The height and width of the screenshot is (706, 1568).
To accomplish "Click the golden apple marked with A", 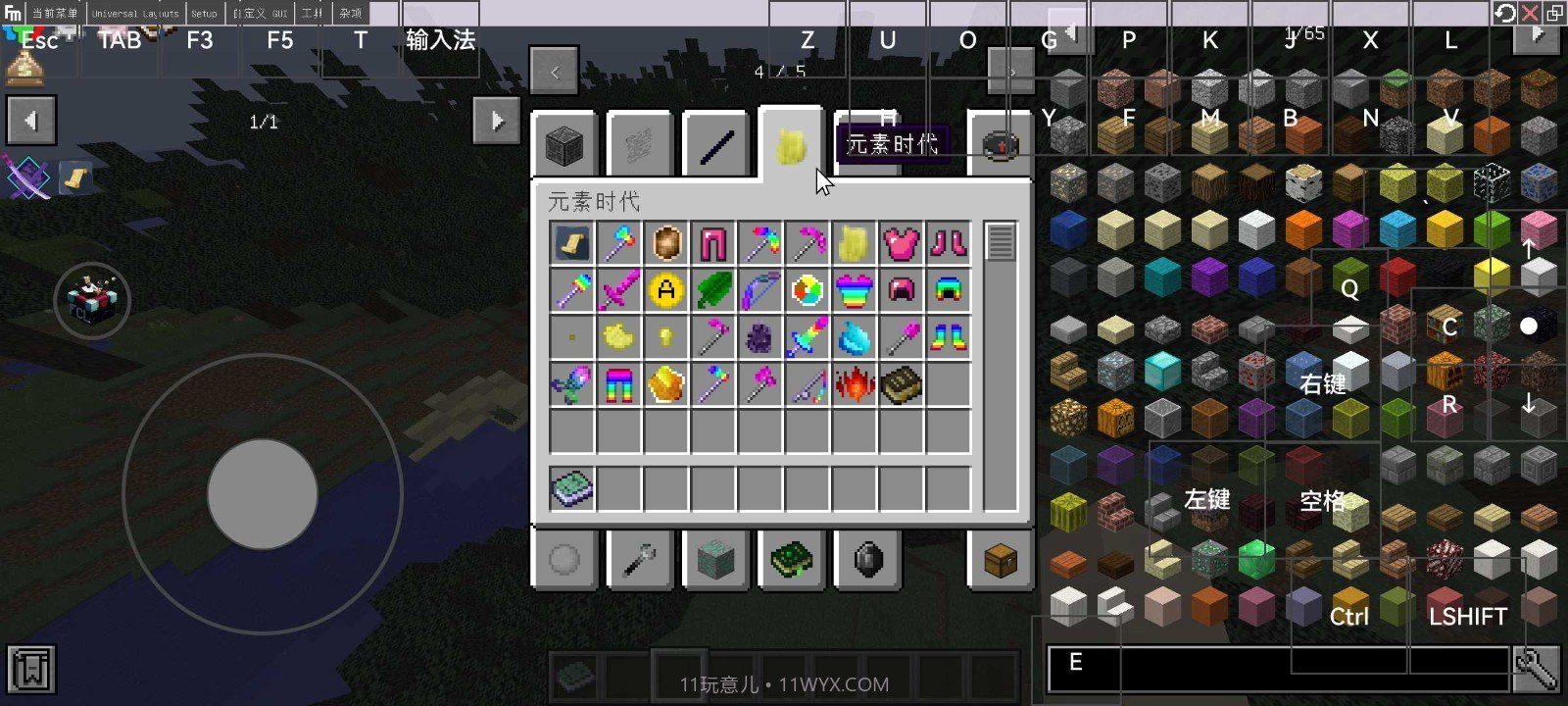I will tap(664, 289).
